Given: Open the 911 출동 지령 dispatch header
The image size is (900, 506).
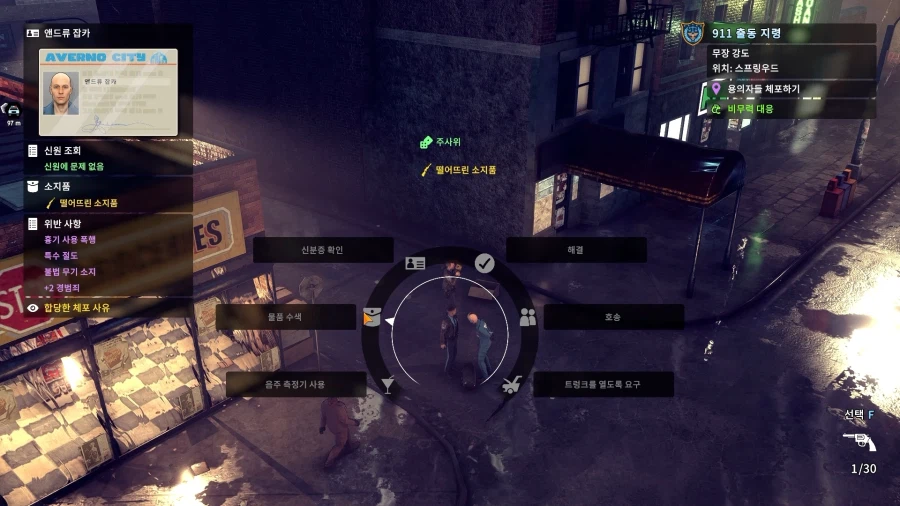Looking at the screenshot, I should [746, 33].
